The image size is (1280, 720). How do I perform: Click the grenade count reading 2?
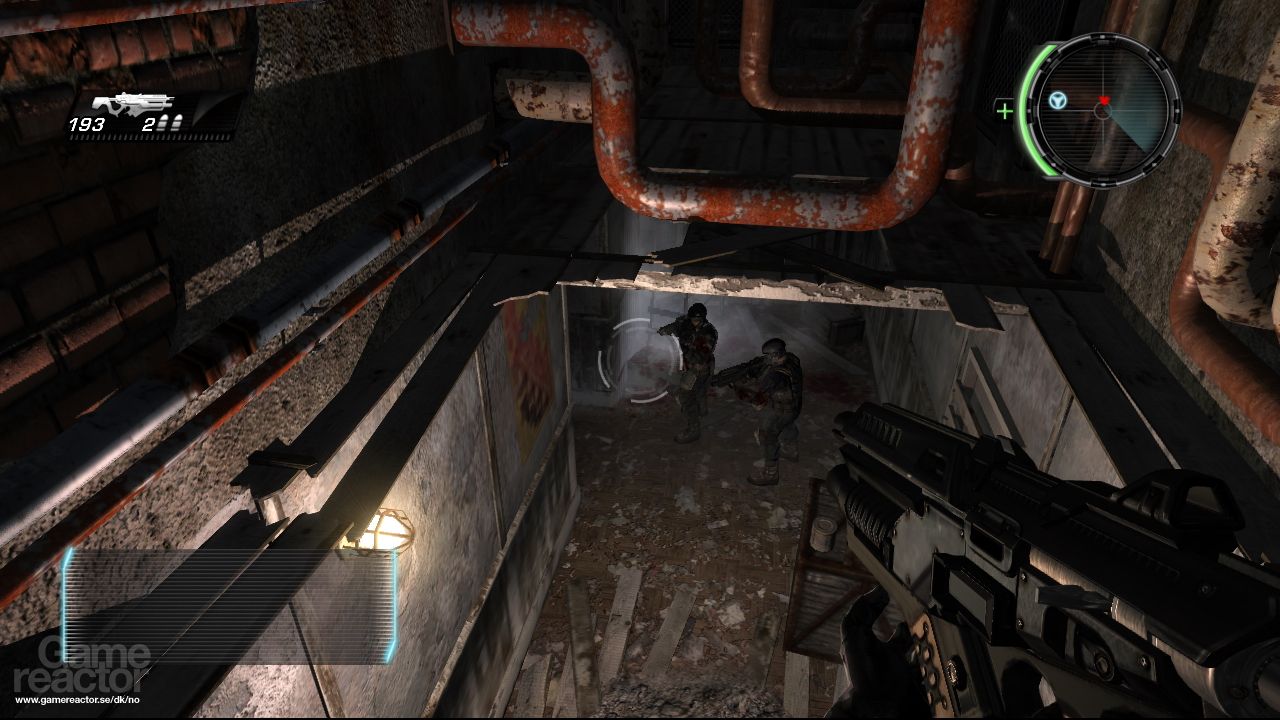(148, 124)
